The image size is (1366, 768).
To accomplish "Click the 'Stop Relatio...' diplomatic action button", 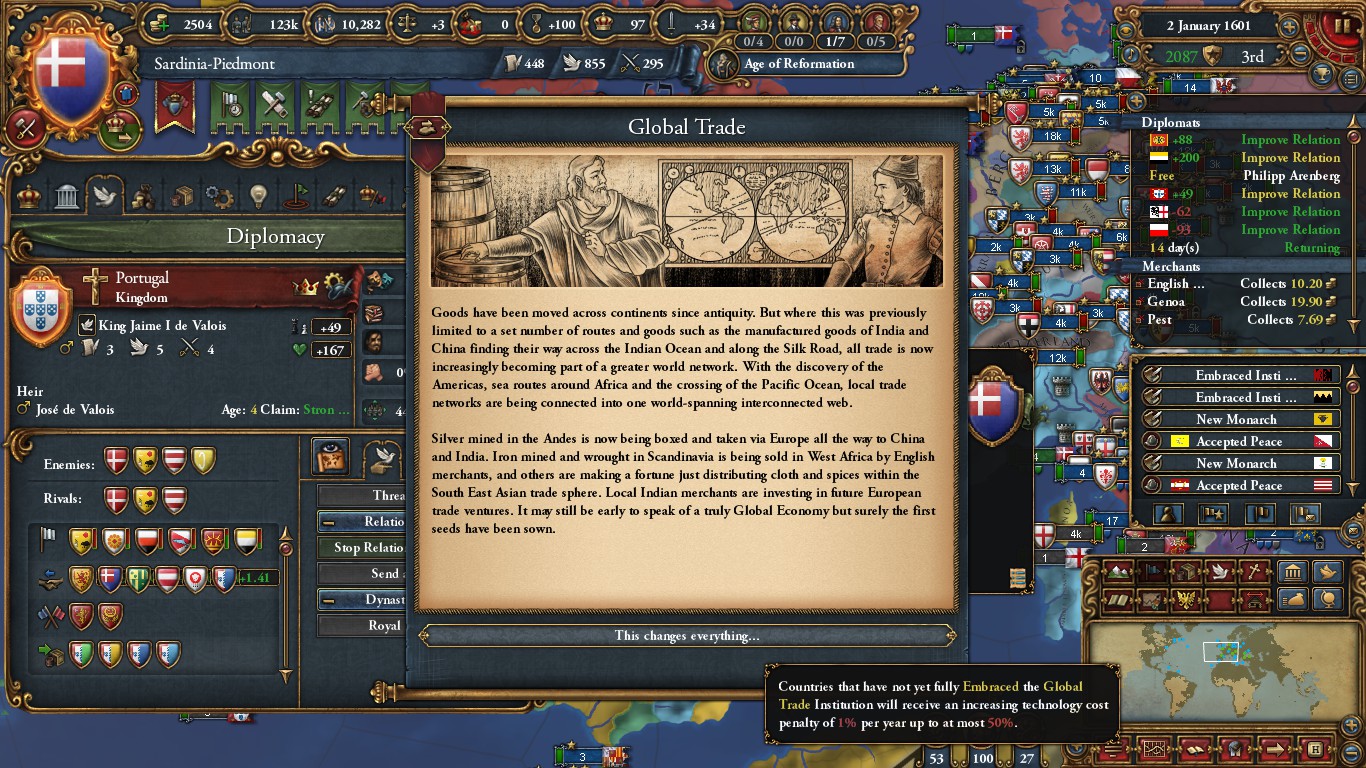I will [x=362, y=547].
